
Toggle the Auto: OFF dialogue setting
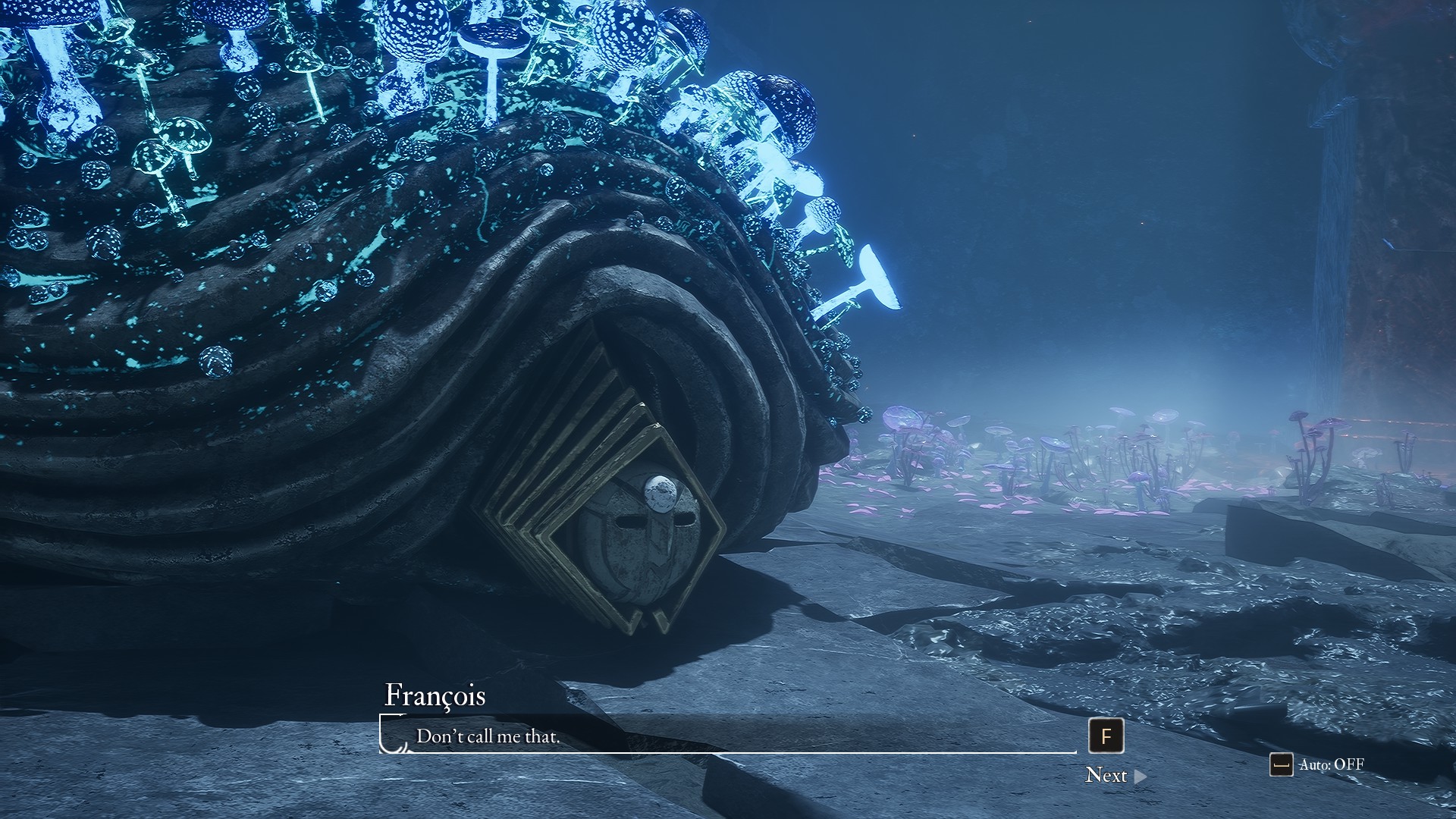pos(1317,764)
